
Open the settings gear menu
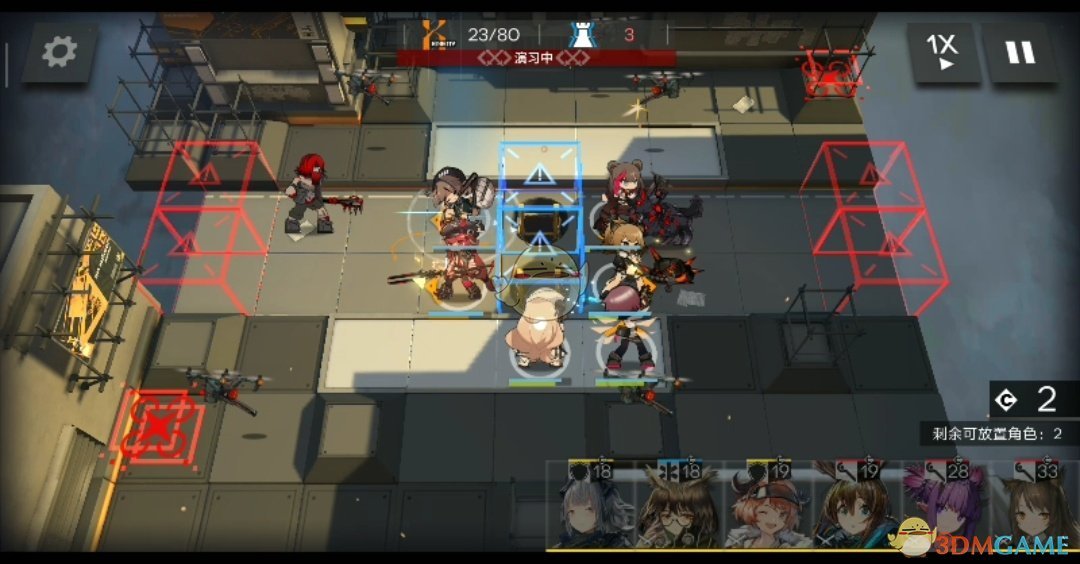pos(59,52)
